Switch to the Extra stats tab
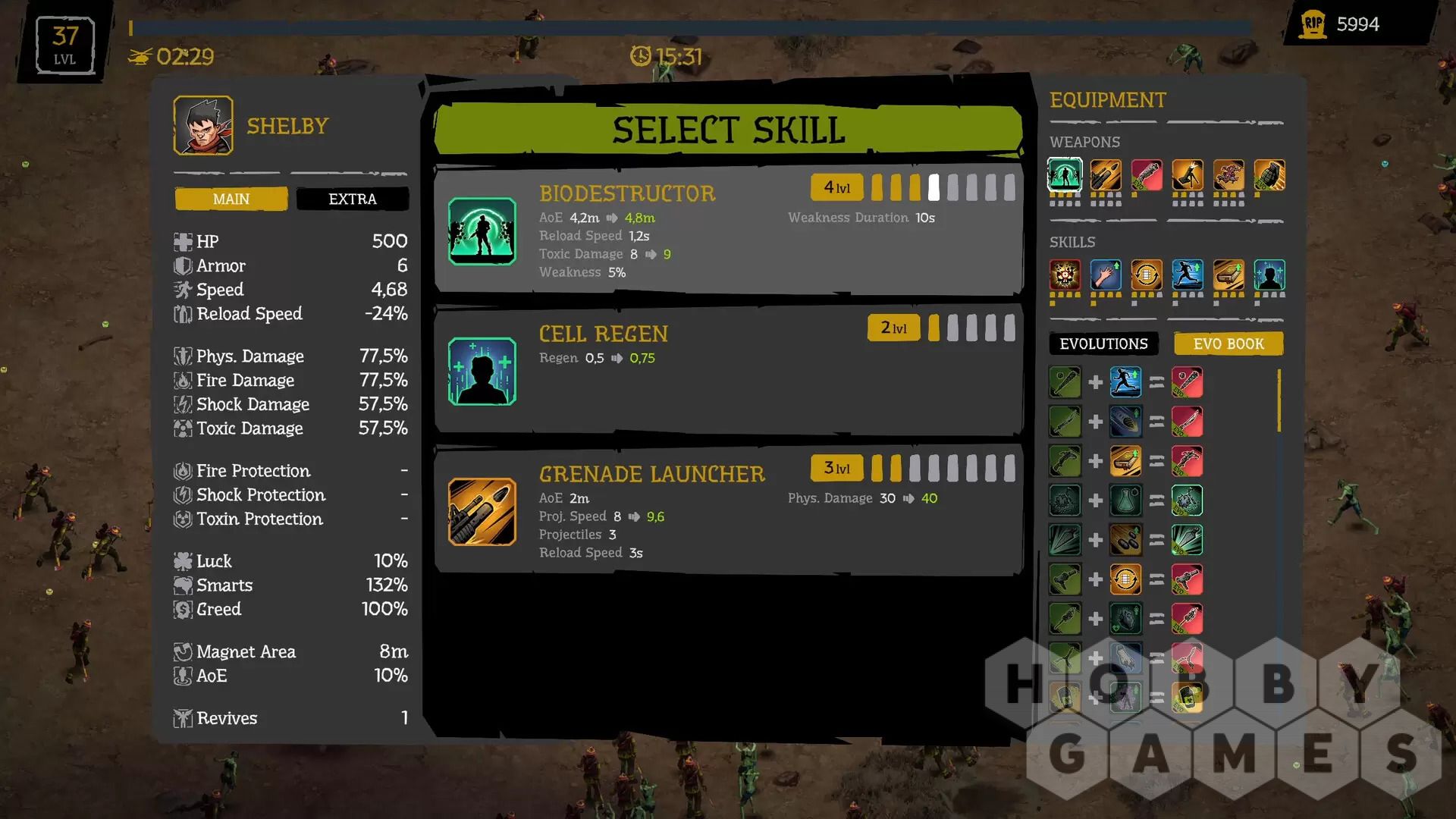Viewport: 1456px width, 819px height. point(352,199)
